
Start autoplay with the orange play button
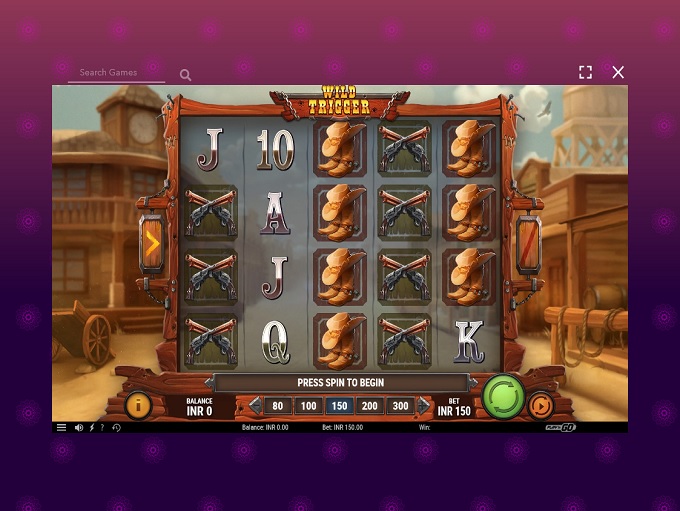(x=540, y=405)
